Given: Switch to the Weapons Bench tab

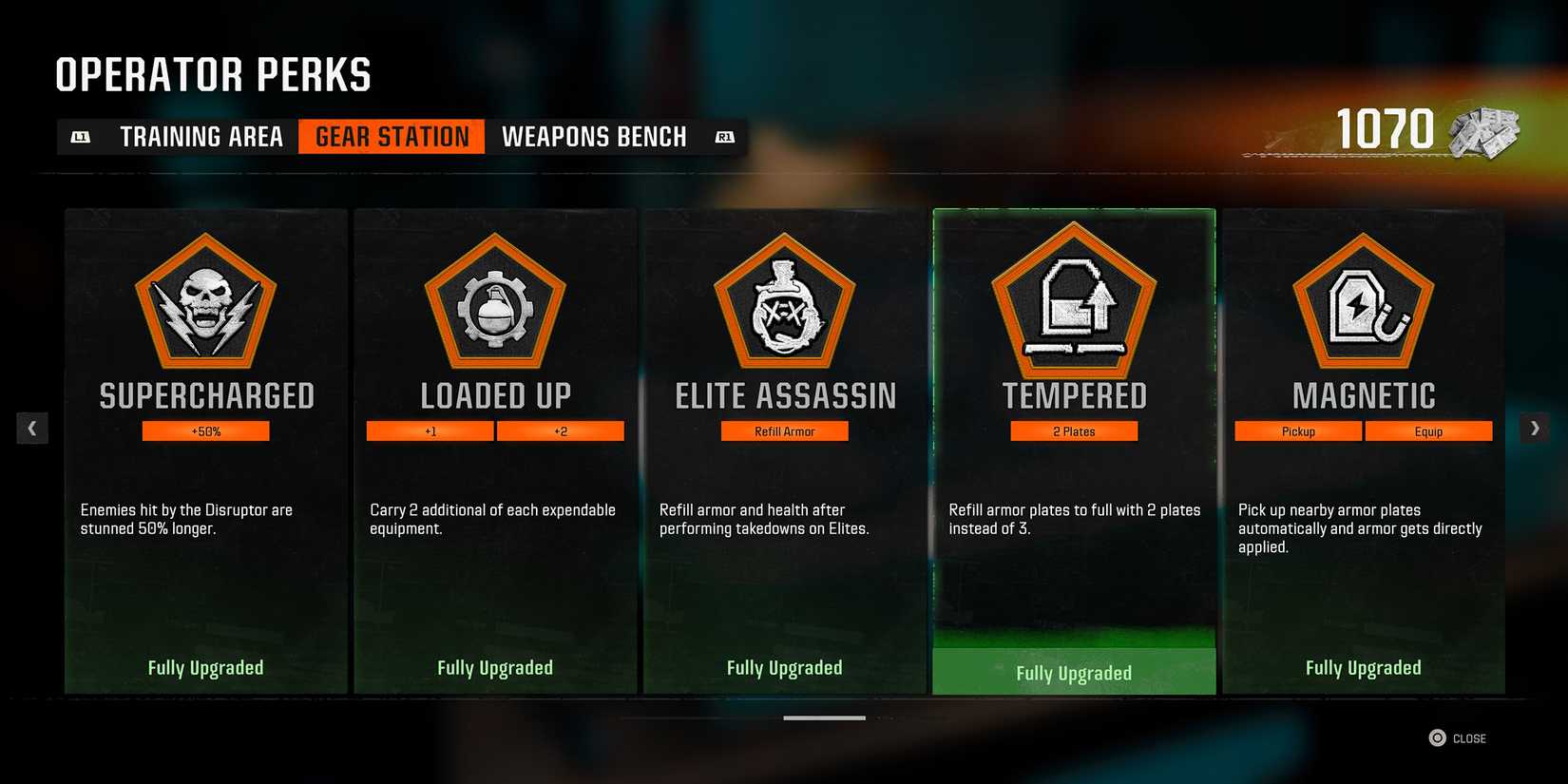Looking at the screenshot, I should 595,136.
